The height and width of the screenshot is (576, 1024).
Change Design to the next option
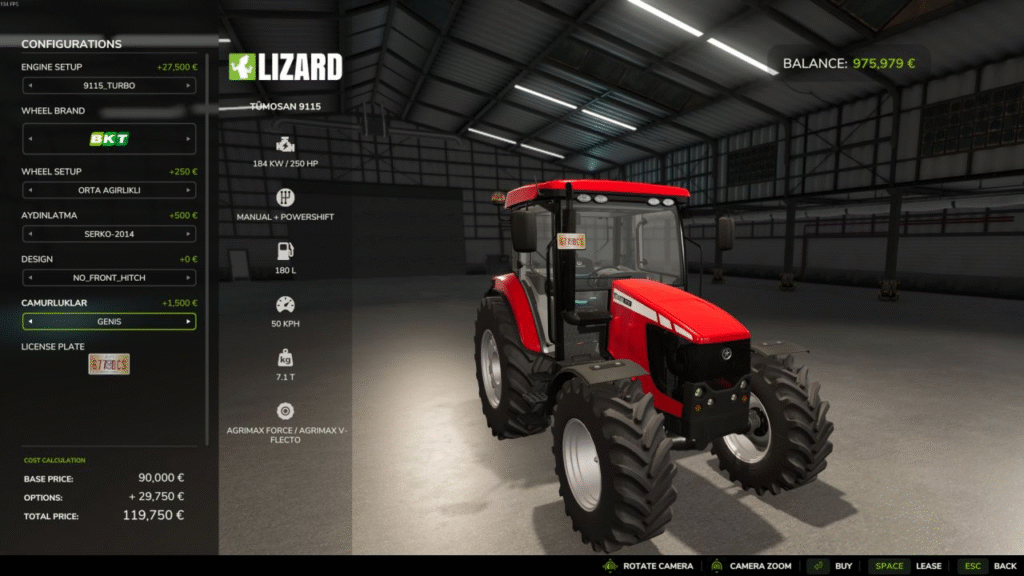click(x=188, y=278)
